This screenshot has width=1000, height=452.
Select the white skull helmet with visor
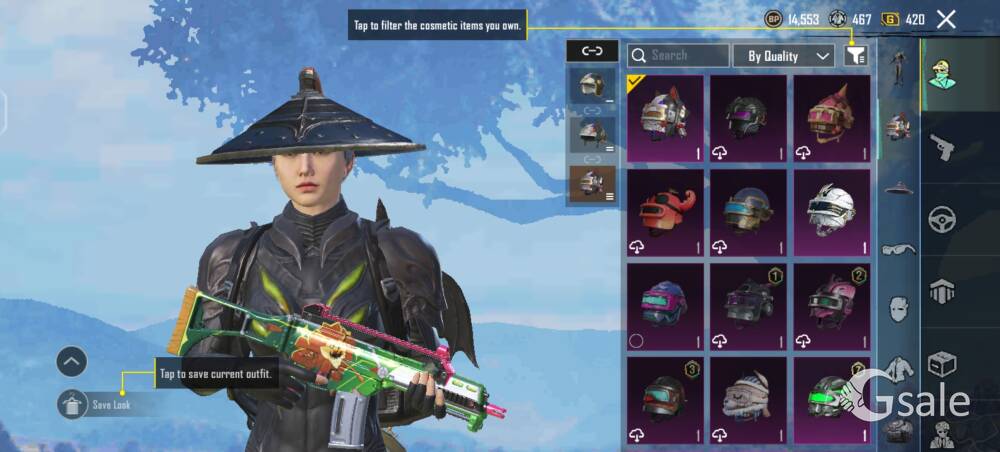[x=832, y=212]
